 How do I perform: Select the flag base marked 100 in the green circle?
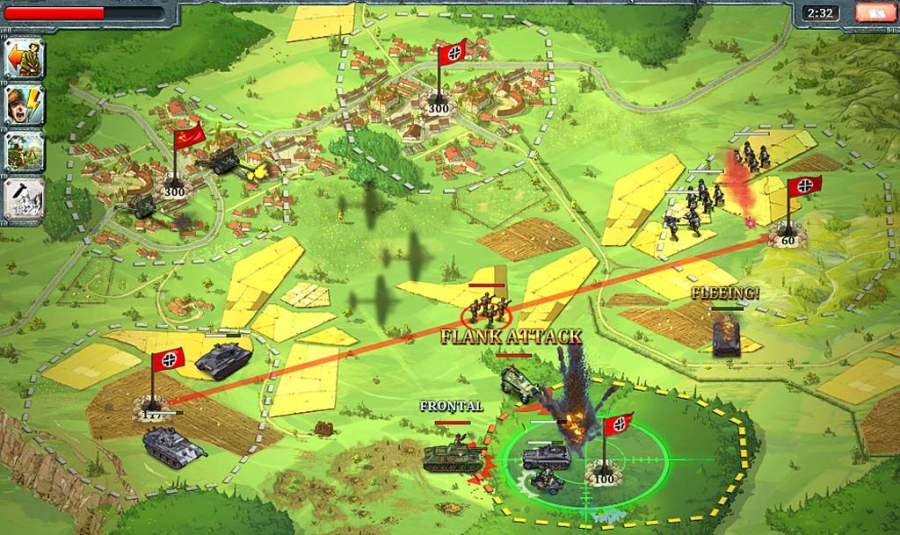point(602,478)
